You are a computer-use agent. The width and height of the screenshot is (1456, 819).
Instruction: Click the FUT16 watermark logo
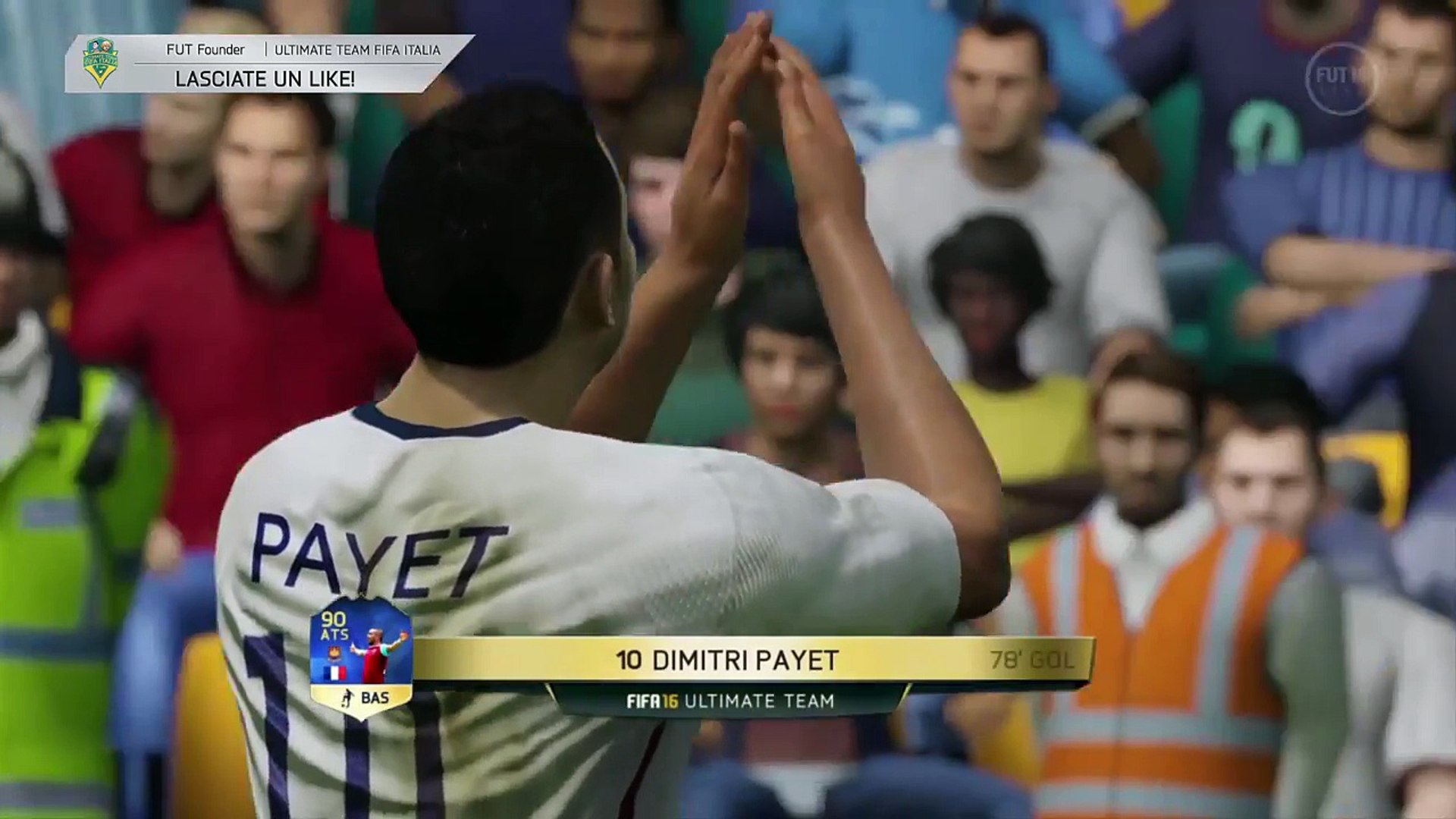point(1342,78)
